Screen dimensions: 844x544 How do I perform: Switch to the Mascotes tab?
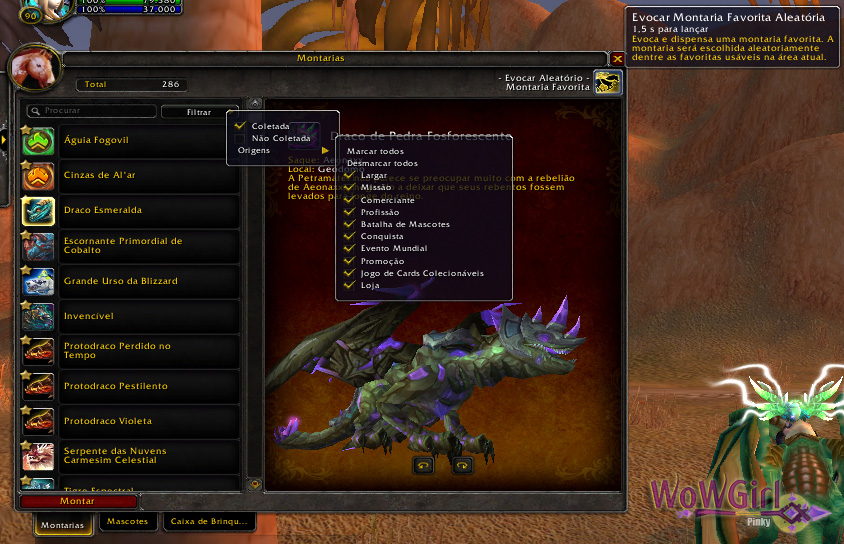(127, 522)
